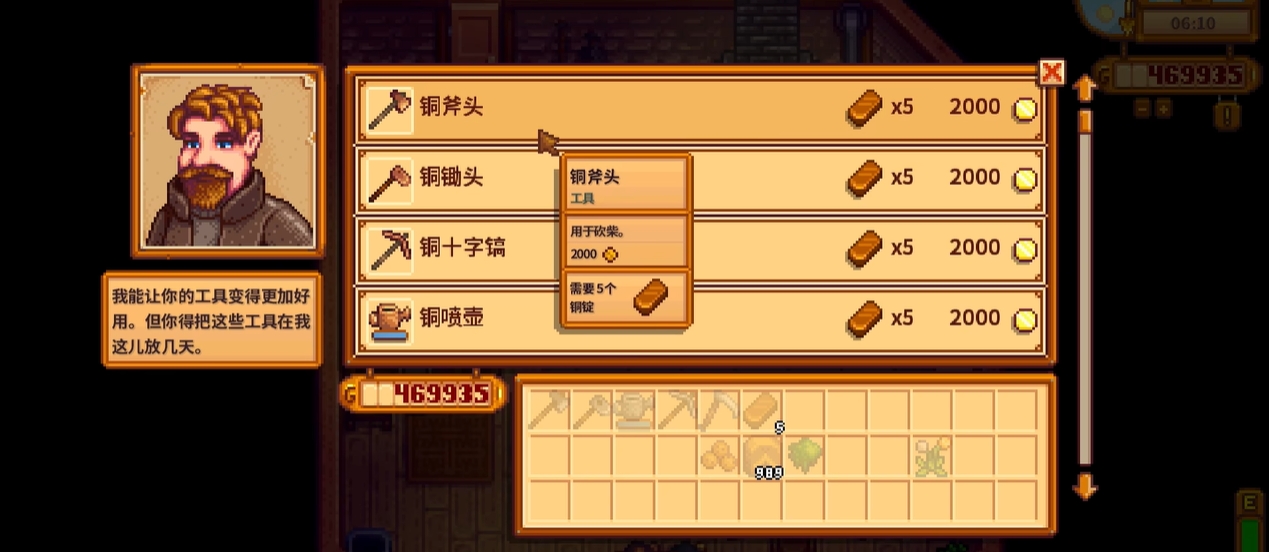Open the journal exclamation mark icon
The height and width of the screenshot is (552, 1269).
pos(1228,114)
